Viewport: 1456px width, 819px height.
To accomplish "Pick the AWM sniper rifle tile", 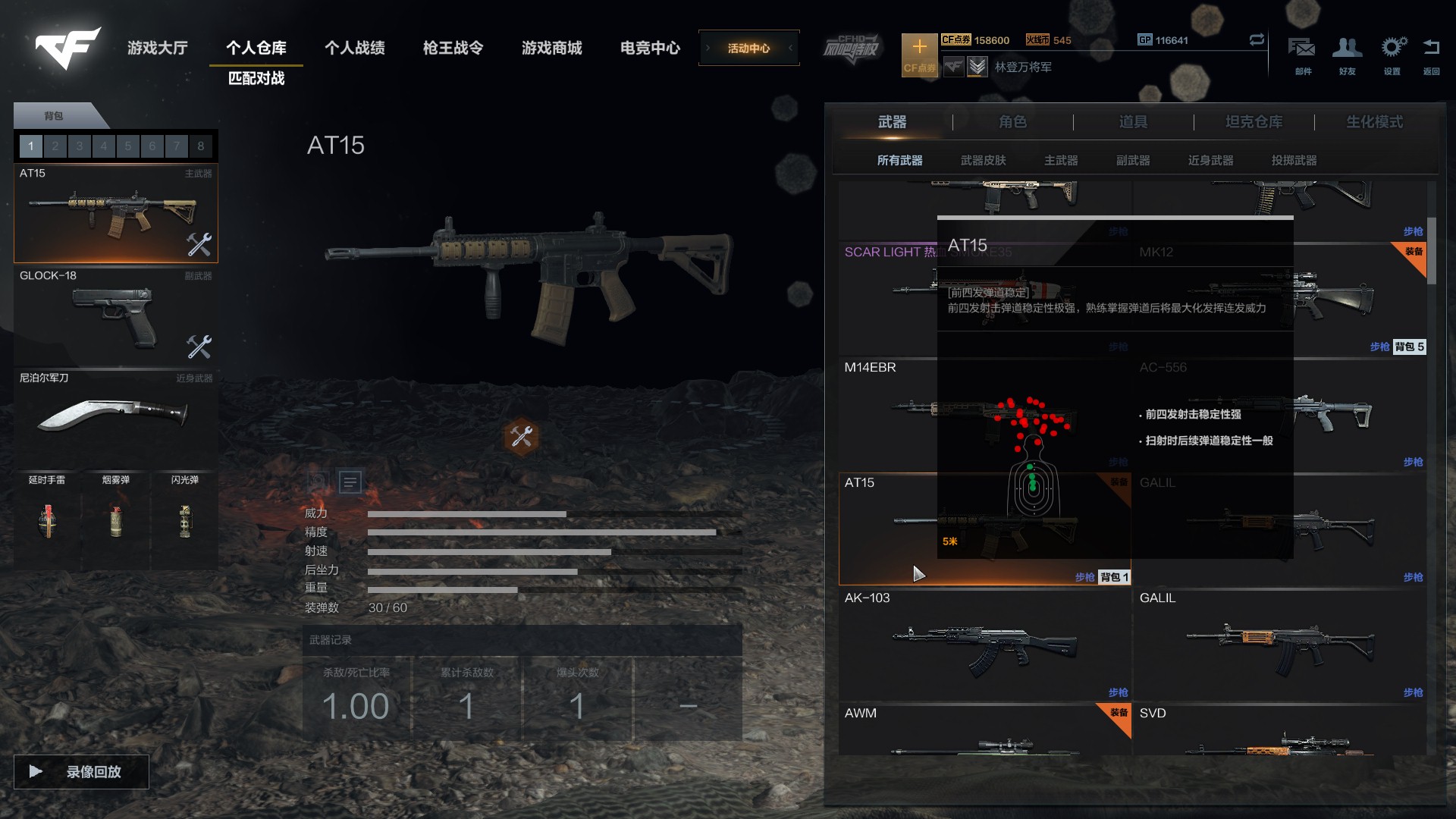I will click(984, 733).
